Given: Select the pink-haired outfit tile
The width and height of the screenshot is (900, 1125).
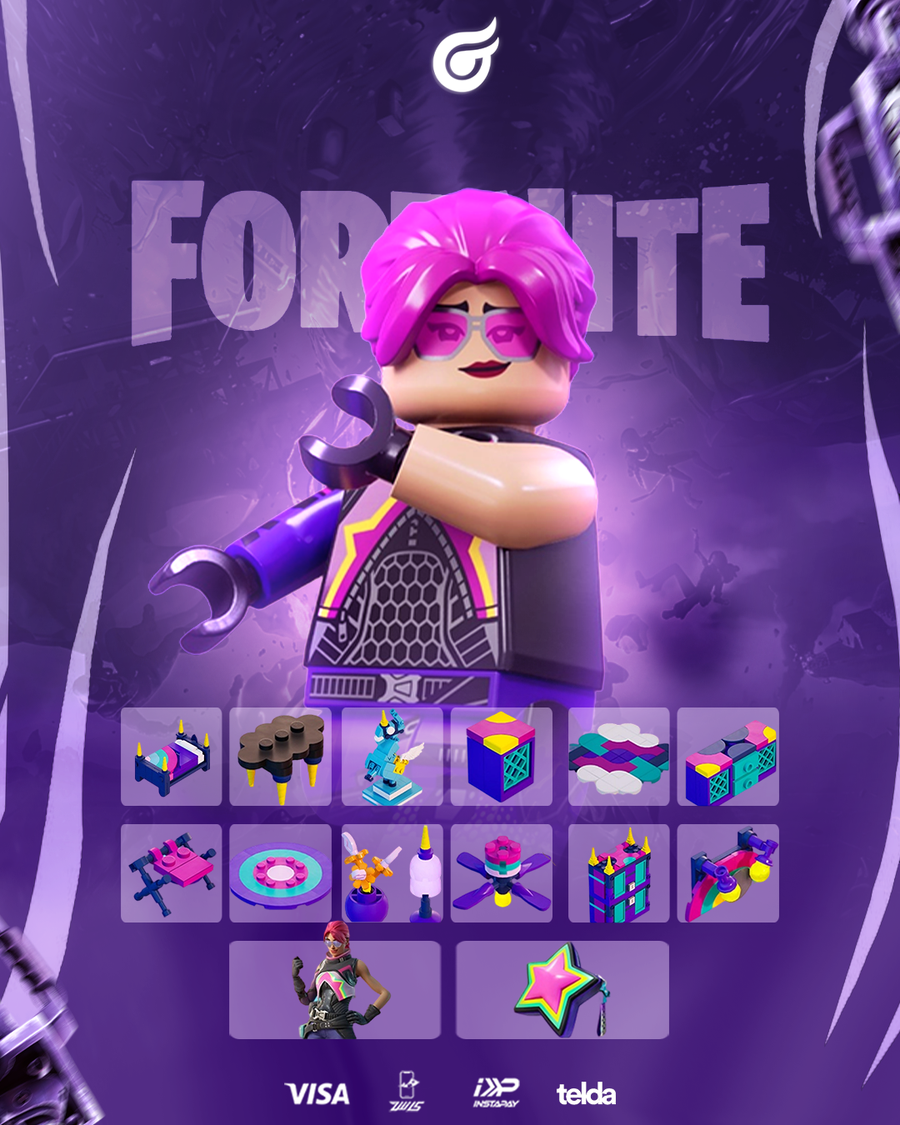Looking at the screenshot, I should [x=334, y=989].
